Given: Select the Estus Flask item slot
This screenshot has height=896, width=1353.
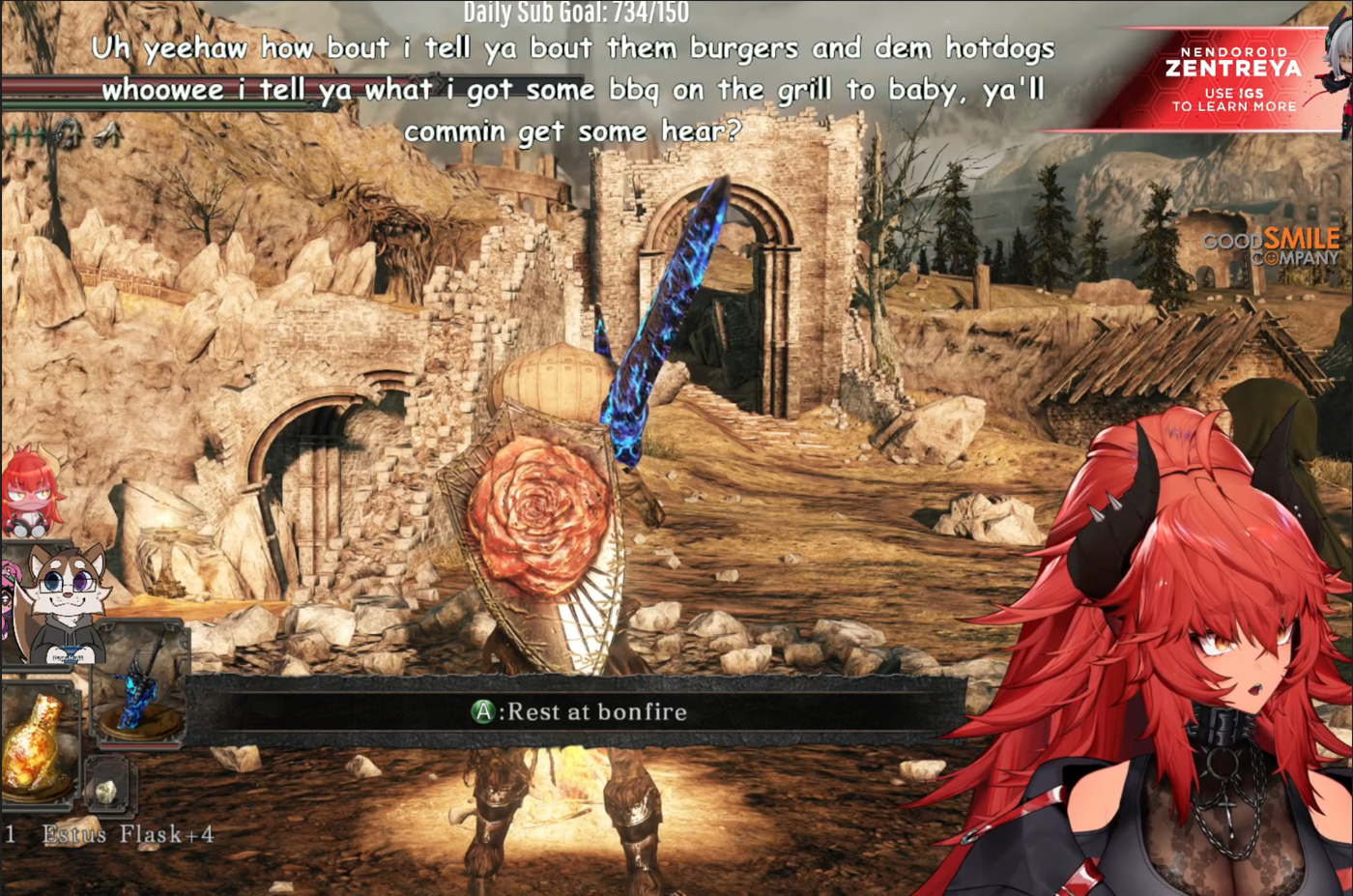Looking at the screenshot, I should point(37,745).
